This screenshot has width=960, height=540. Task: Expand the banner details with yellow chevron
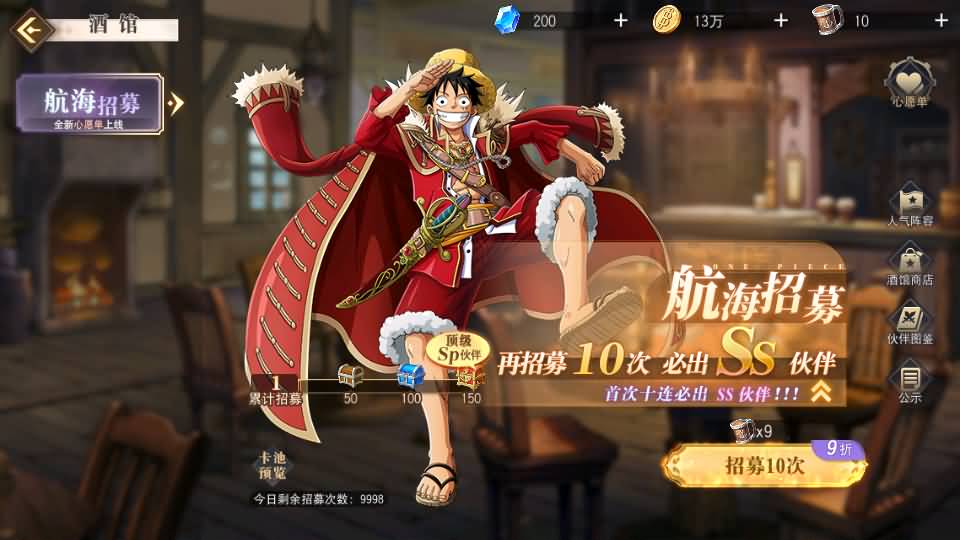pyautogui.click(x=821, y=392)
